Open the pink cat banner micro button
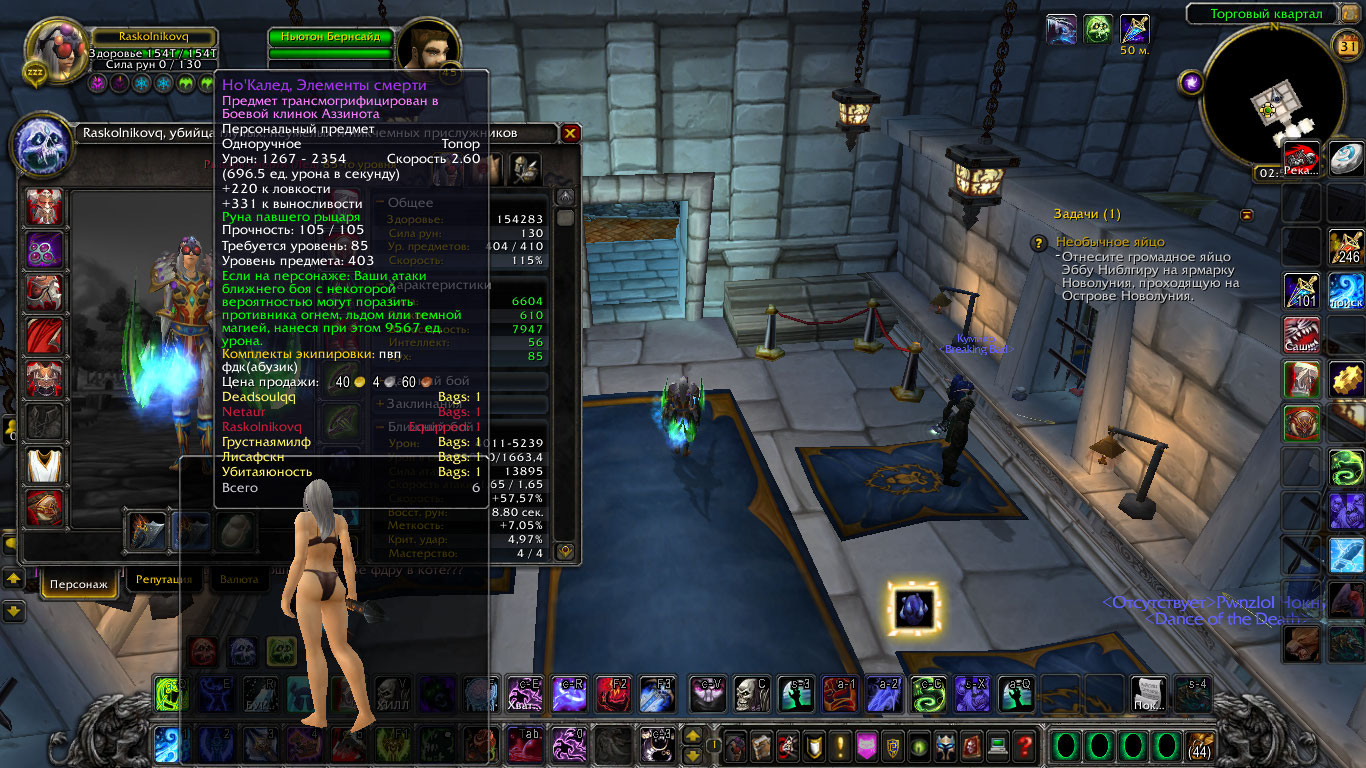Screen dimensions: 1366x768 (x=866, y=746)
